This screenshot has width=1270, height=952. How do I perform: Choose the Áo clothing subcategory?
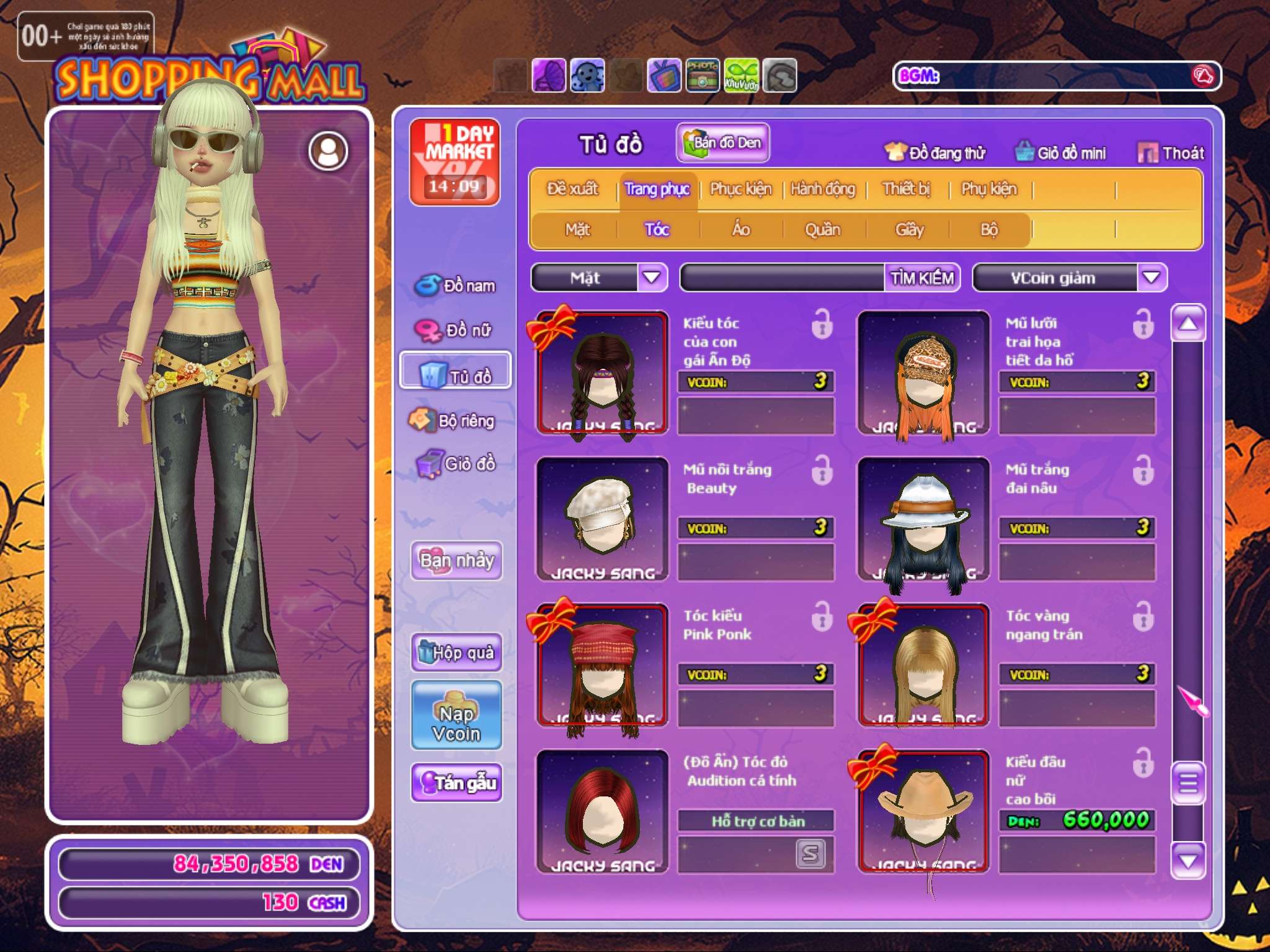[x=741, y=230]
